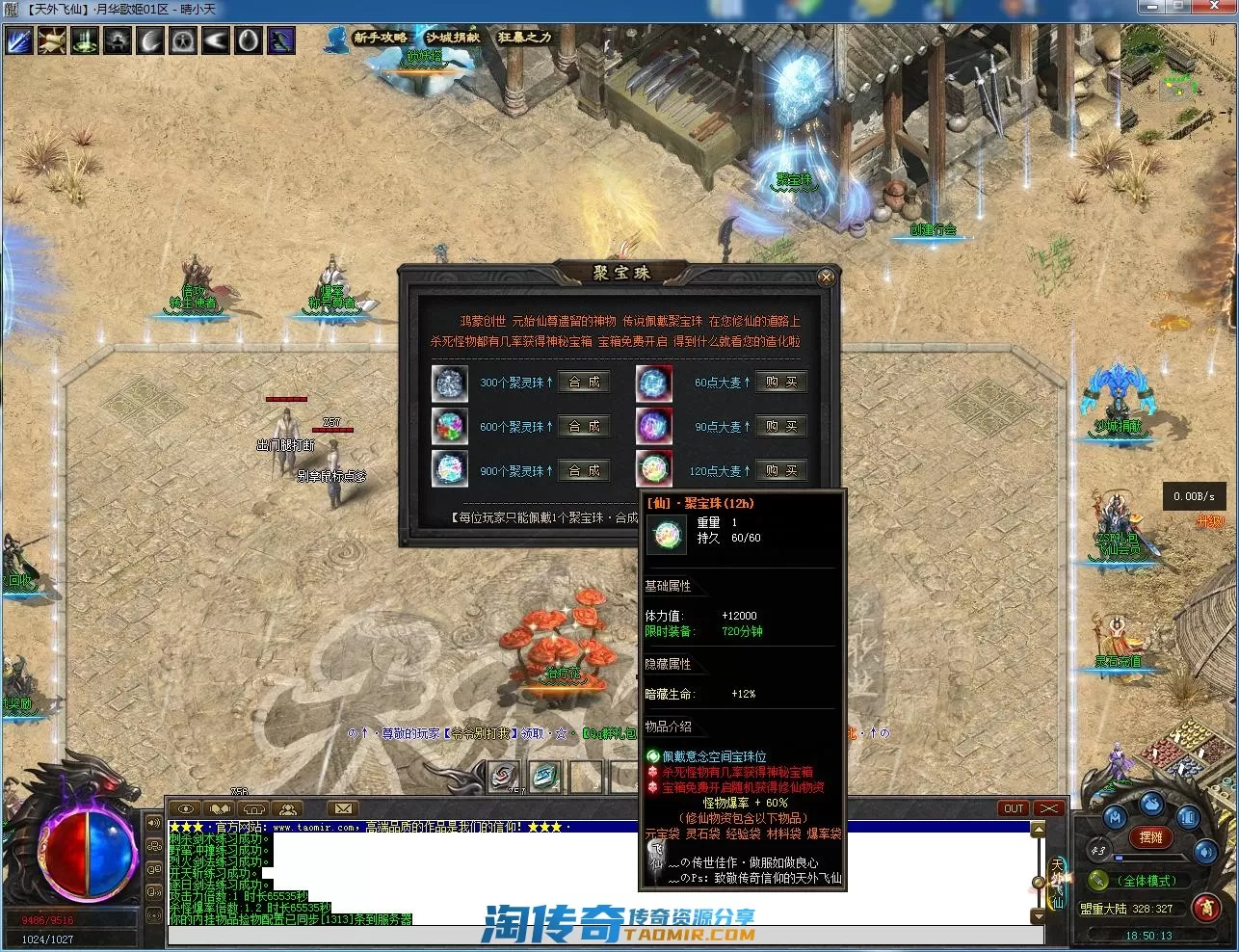The height and width of the screenshot is (952, 1239).
Task: Activate the 狂暴之力 button
Action: (x=524, y=38)
